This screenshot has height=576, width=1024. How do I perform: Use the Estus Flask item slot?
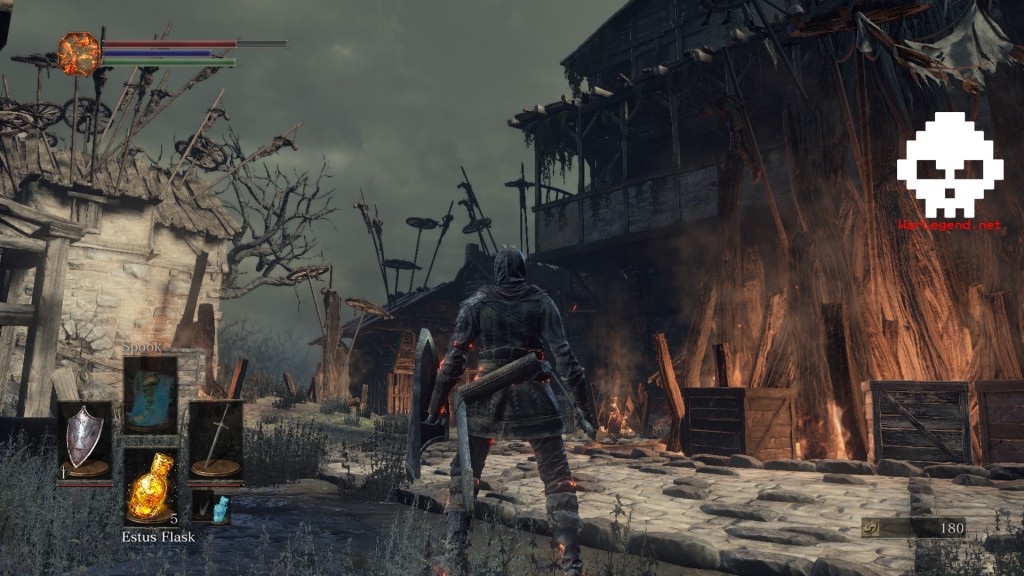(x=151, y=487)
